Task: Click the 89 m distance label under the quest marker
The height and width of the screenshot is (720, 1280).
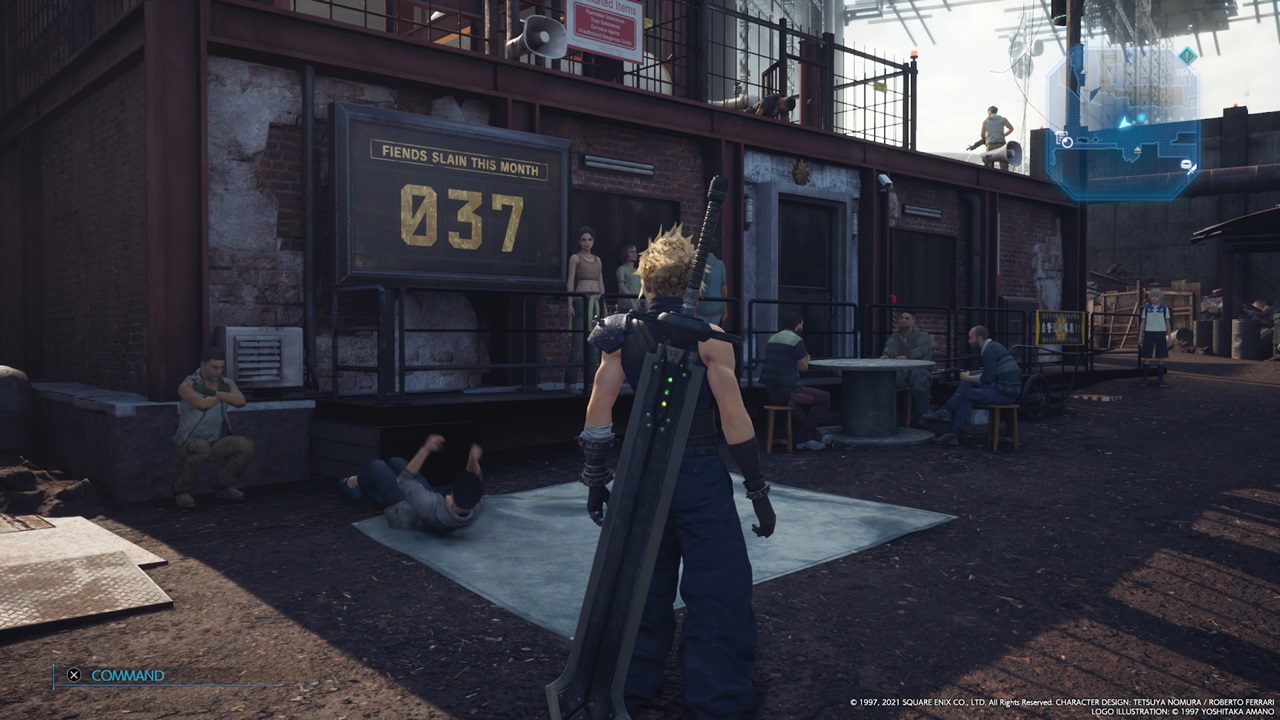Action: (x=1185, y=71)
